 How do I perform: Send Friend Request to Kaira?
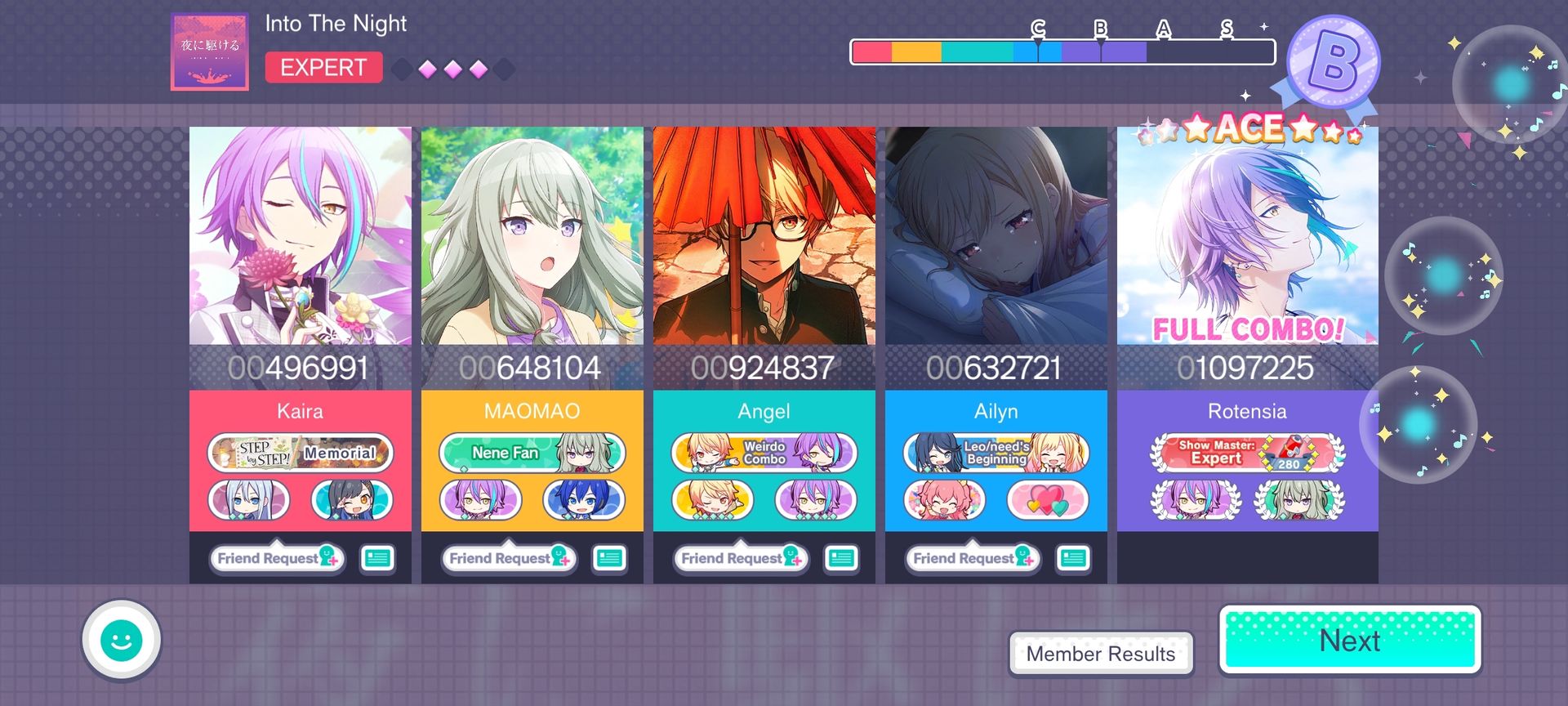[276, 558]
